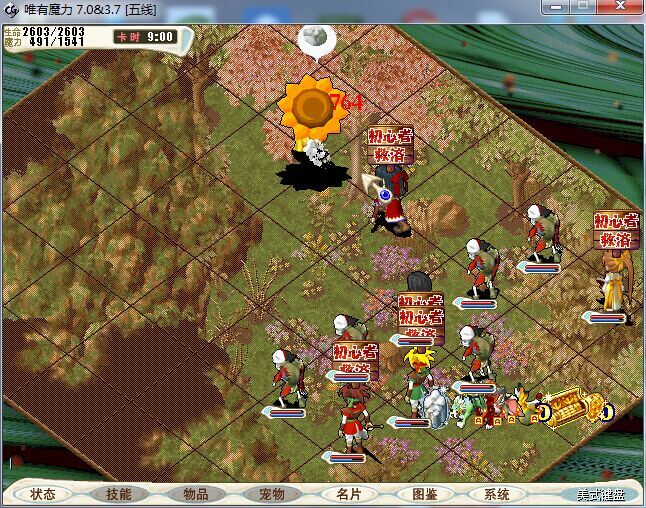Viewport: 646px width, 508px height.
Task: Open the 状态 status menu
Action: (43, 494)
